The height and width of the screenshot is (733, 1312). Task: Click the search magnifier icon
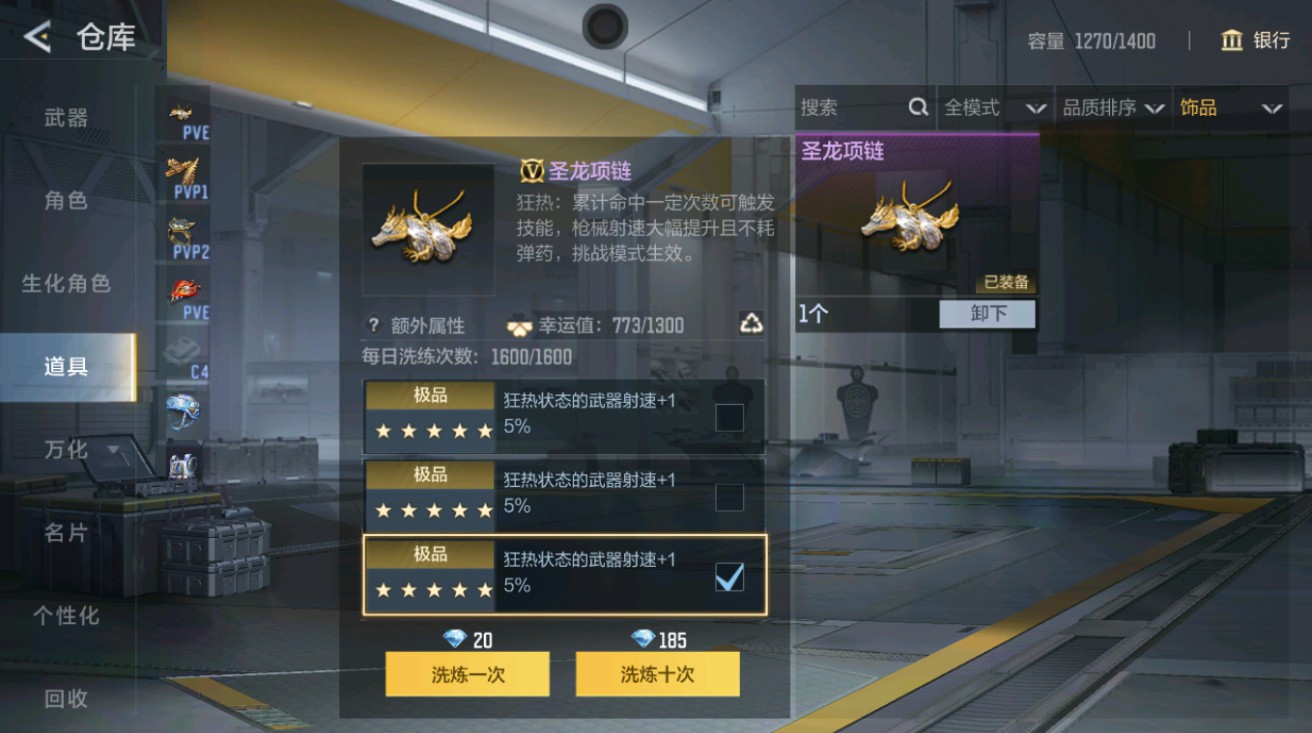(916, 107)
